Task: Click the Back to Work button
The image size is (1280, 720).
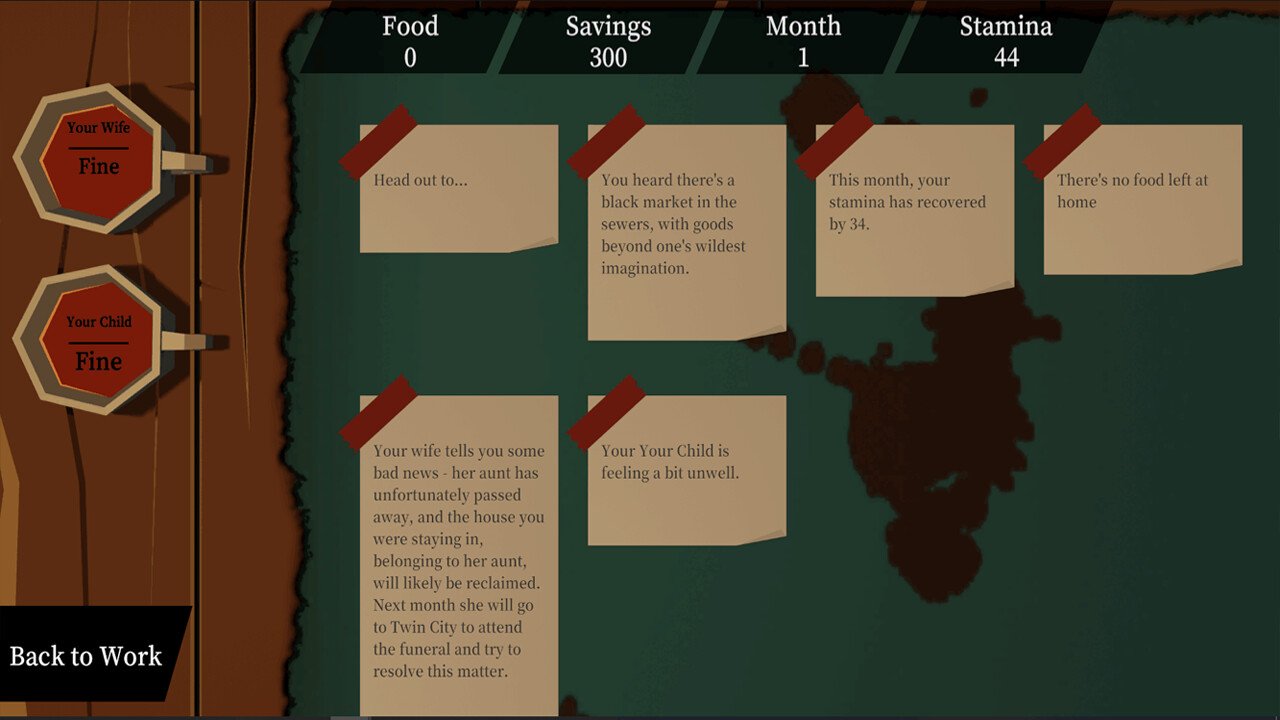Action: 87,656
